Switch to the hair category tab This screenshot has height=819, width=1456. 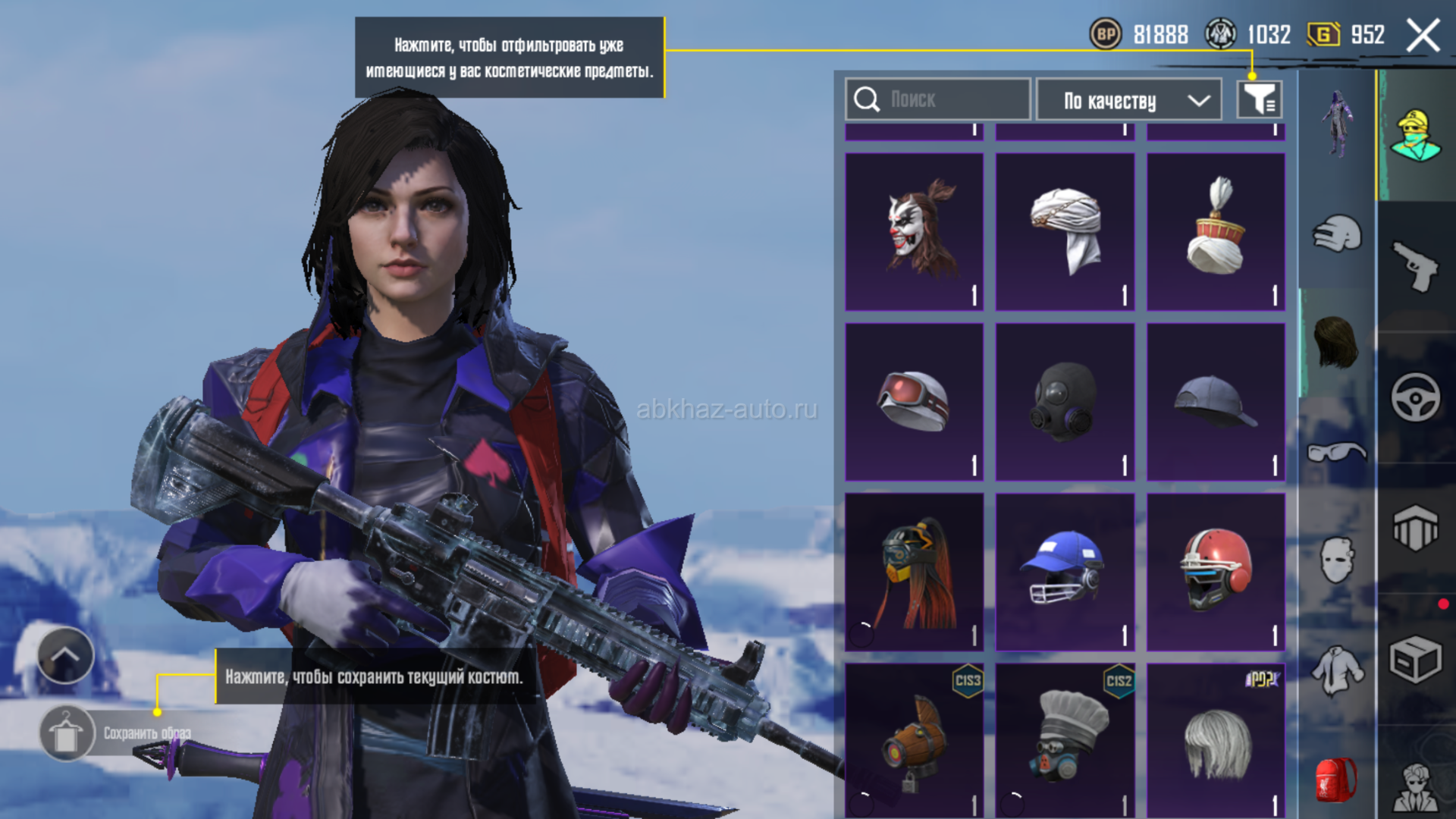1336,343
